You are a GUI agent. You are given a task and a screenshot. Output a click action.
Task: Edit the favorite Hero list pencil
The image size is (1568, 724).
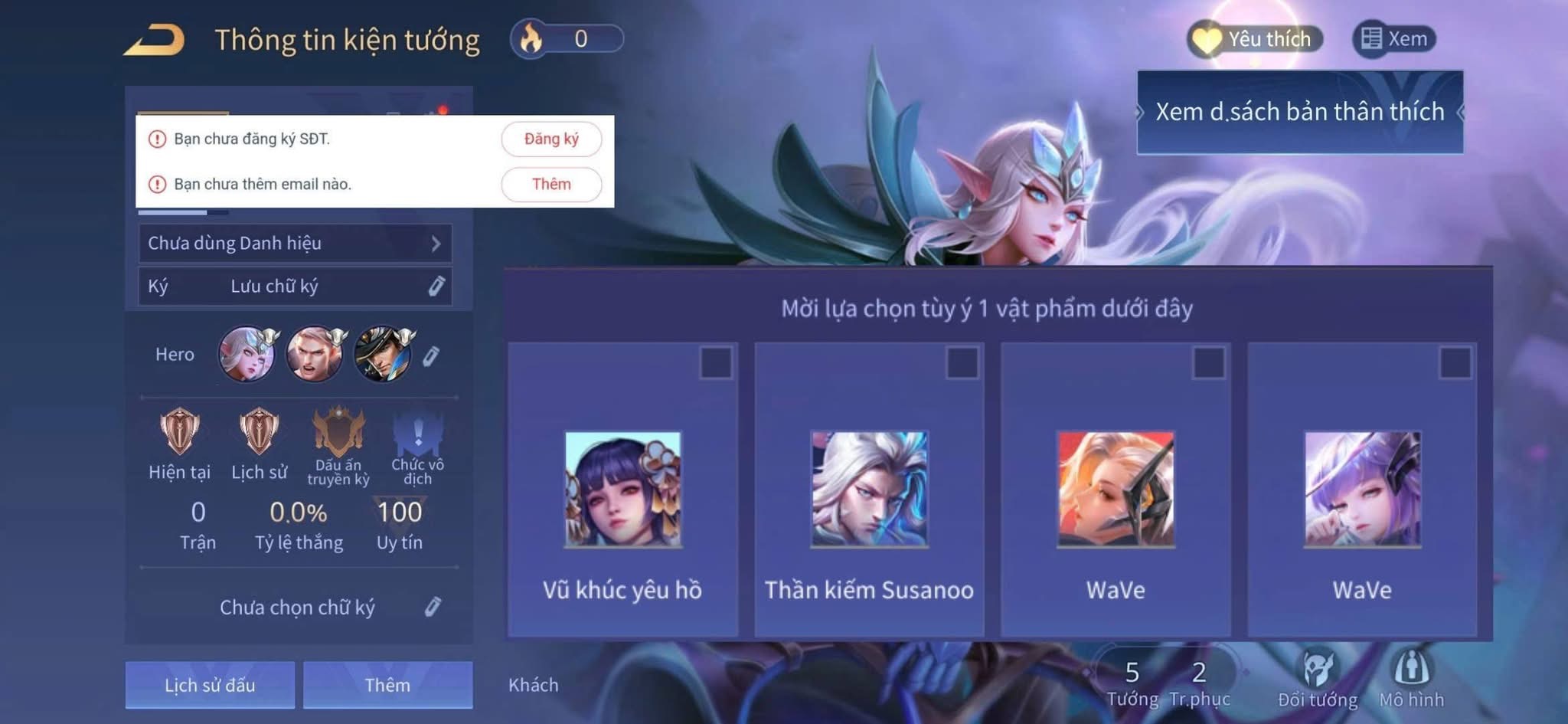tap(431, 355)
